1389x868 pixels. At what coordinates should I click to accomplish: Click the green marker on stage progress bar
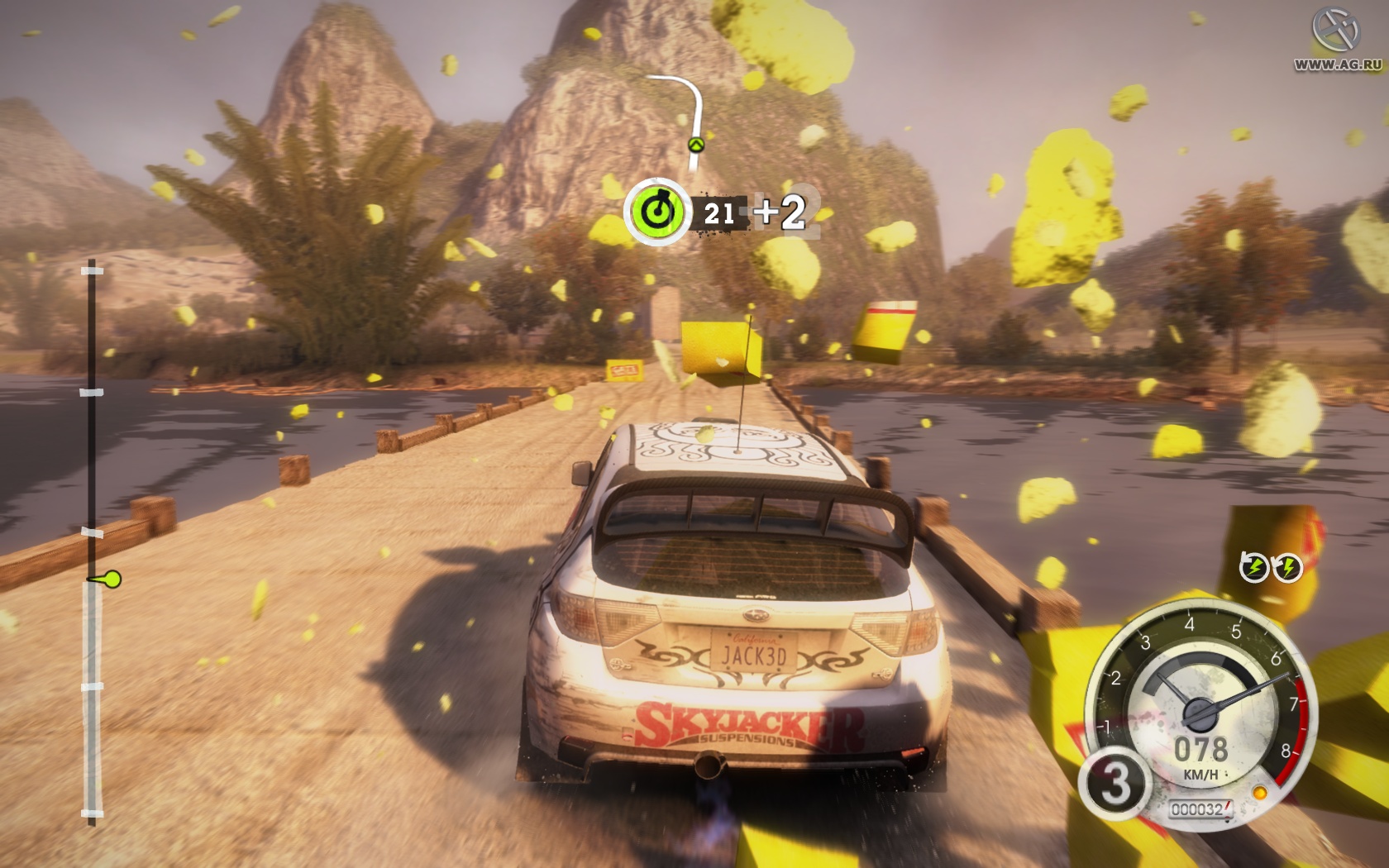pyautogui.click(x=110, y=579)
